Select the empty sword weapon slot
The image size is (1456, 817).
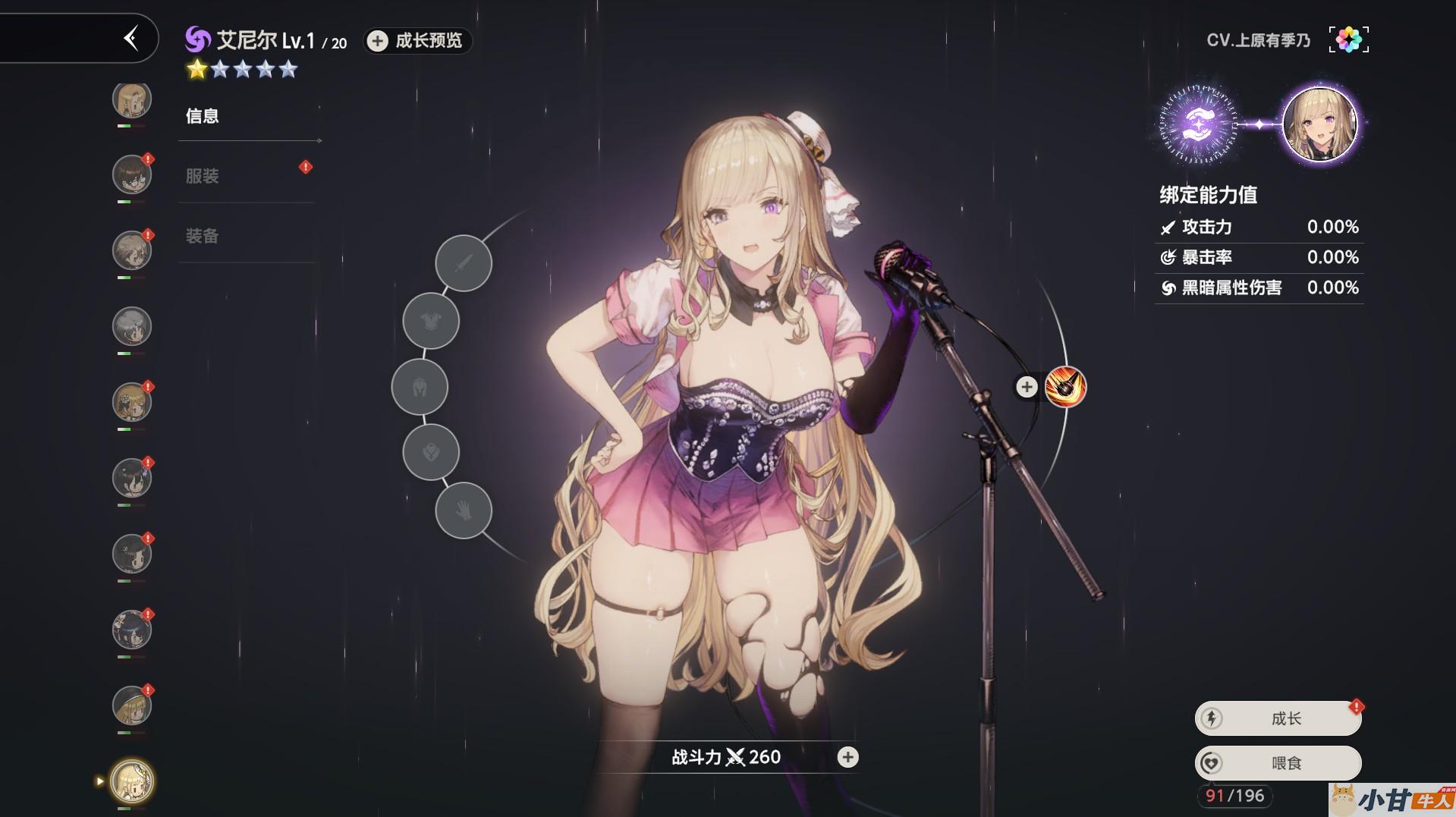(464, 263)
